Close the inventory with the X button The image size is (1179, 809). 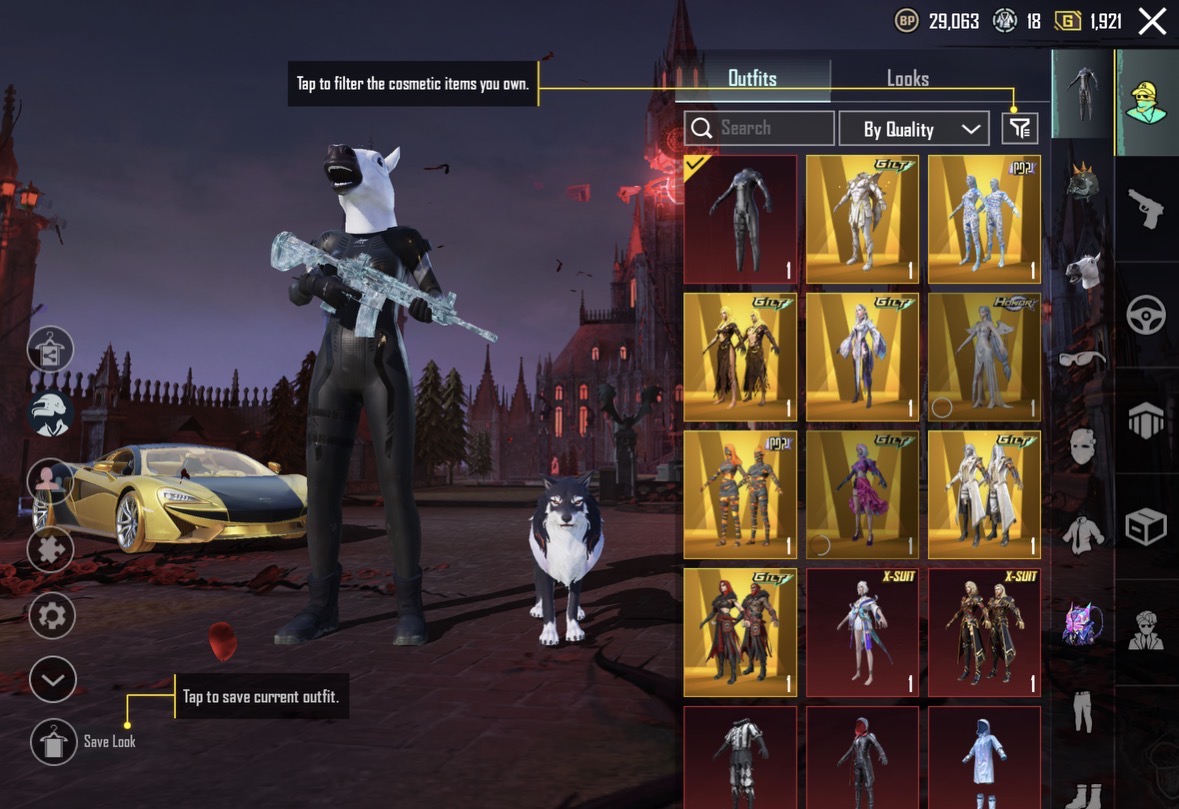1152,21
